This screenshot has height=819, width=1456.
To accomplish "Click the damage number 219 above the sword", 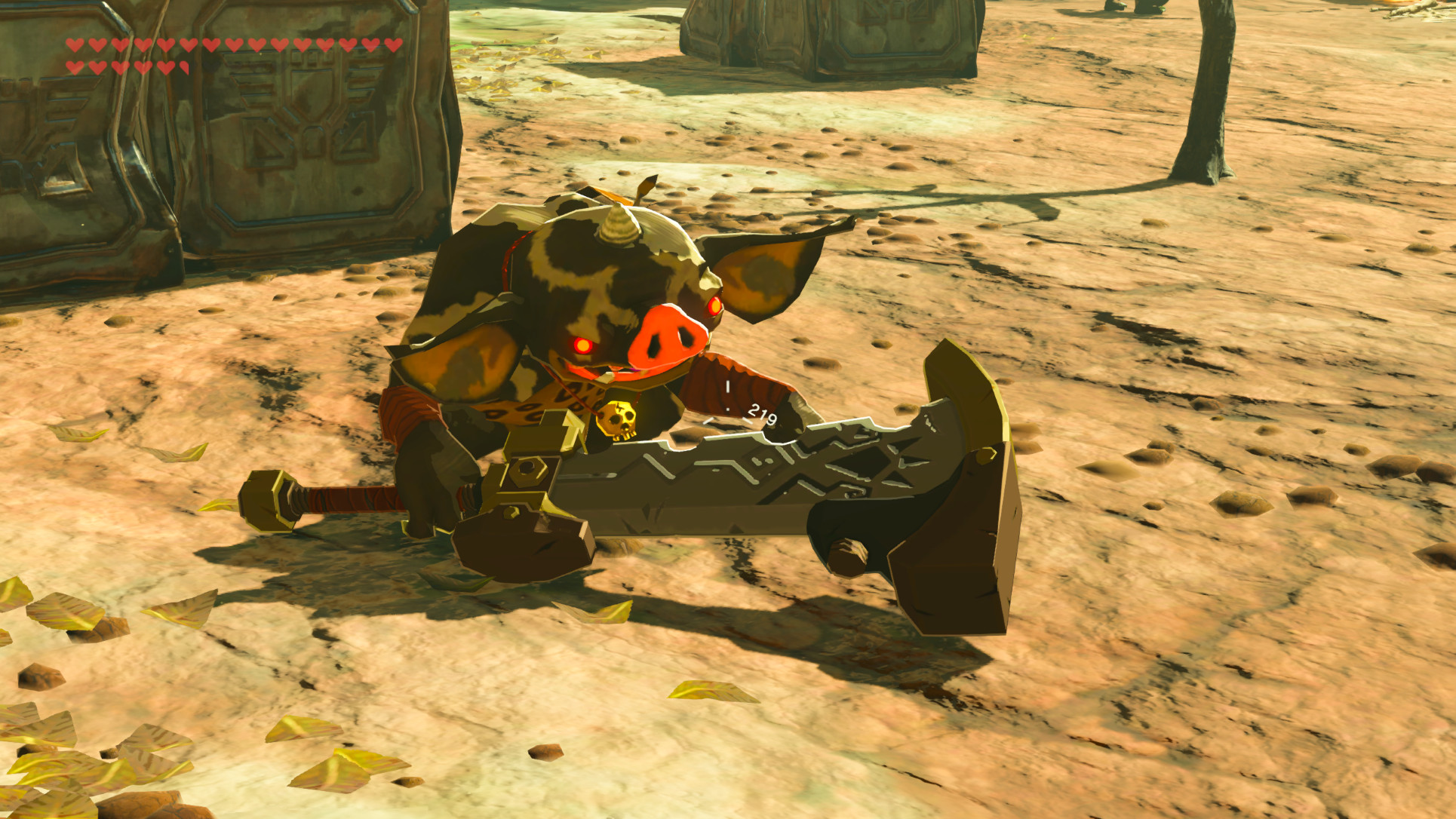I will point(760,414).
